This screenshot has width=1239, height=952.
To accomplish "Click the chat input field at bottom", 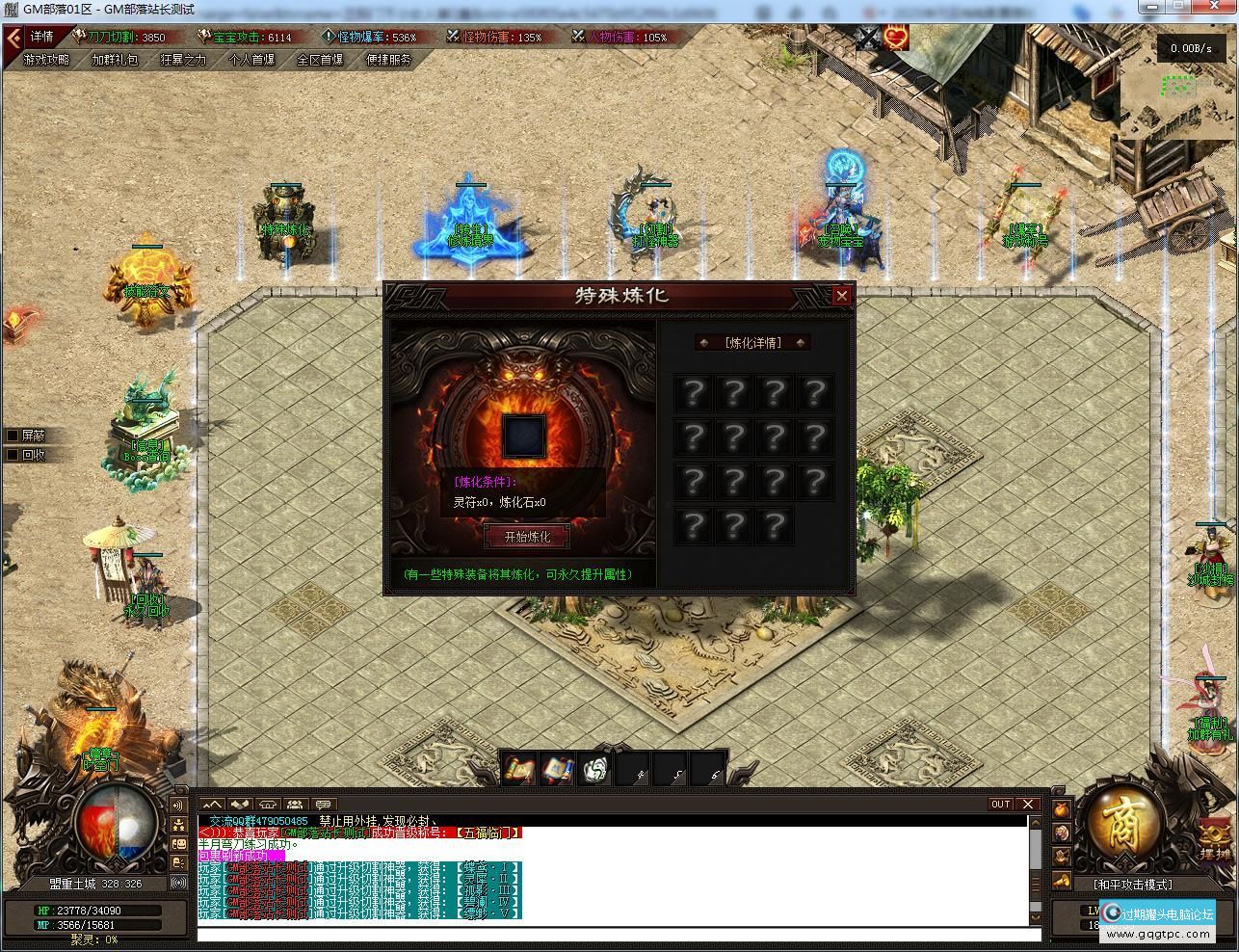I will 617,935.
